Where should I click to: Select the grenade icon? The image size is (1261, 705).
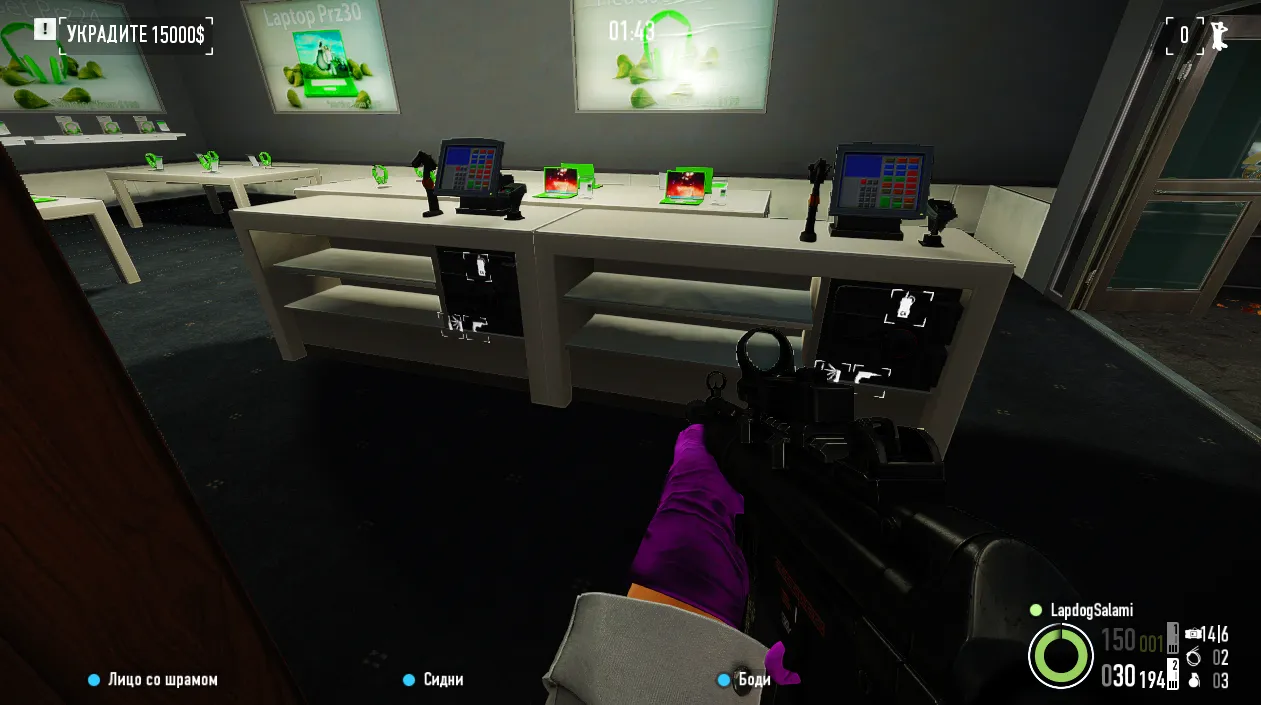click(x=1193, y=681)
